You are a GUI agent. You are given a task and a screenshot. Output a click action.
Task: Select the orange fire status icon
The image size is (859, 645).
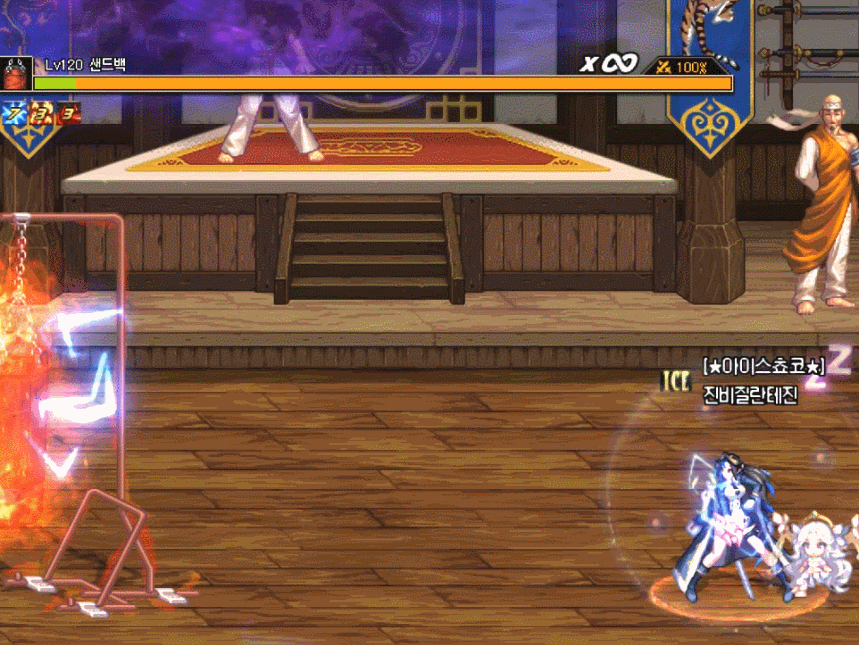tap(42, 114)
